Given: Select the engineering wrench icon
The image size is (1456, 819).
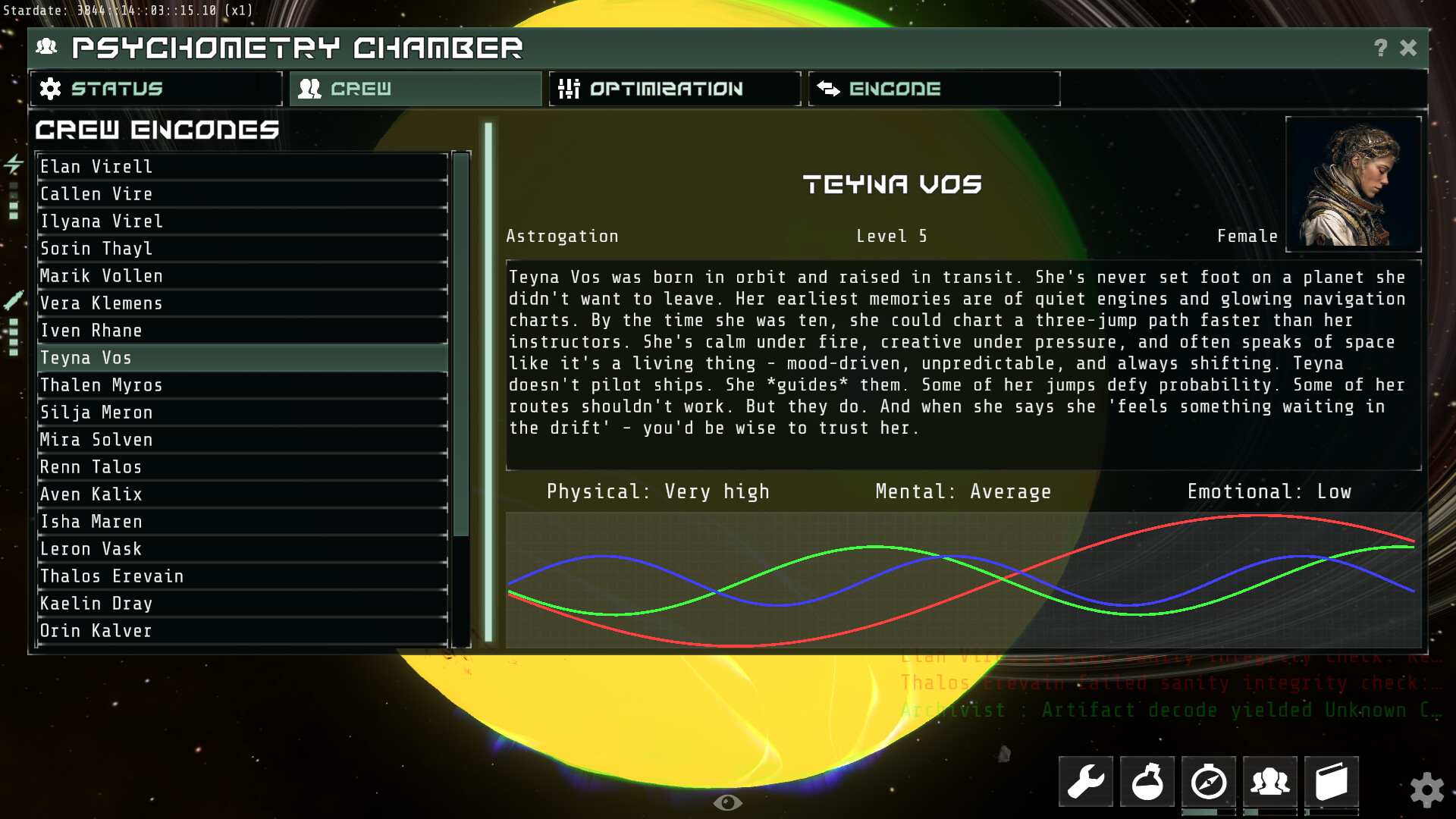Looking at the screenshot, I should tap(1086, 781).
